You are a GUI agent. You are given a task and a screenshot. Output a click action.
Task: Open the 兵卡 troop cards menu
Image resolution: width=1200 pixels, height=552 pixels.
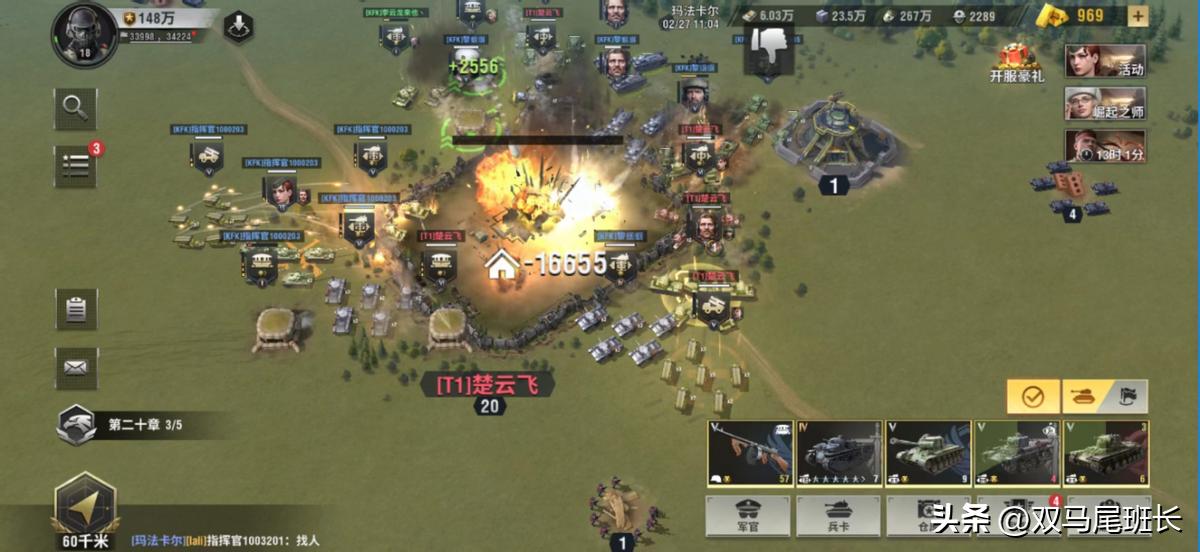click(838, 516)
